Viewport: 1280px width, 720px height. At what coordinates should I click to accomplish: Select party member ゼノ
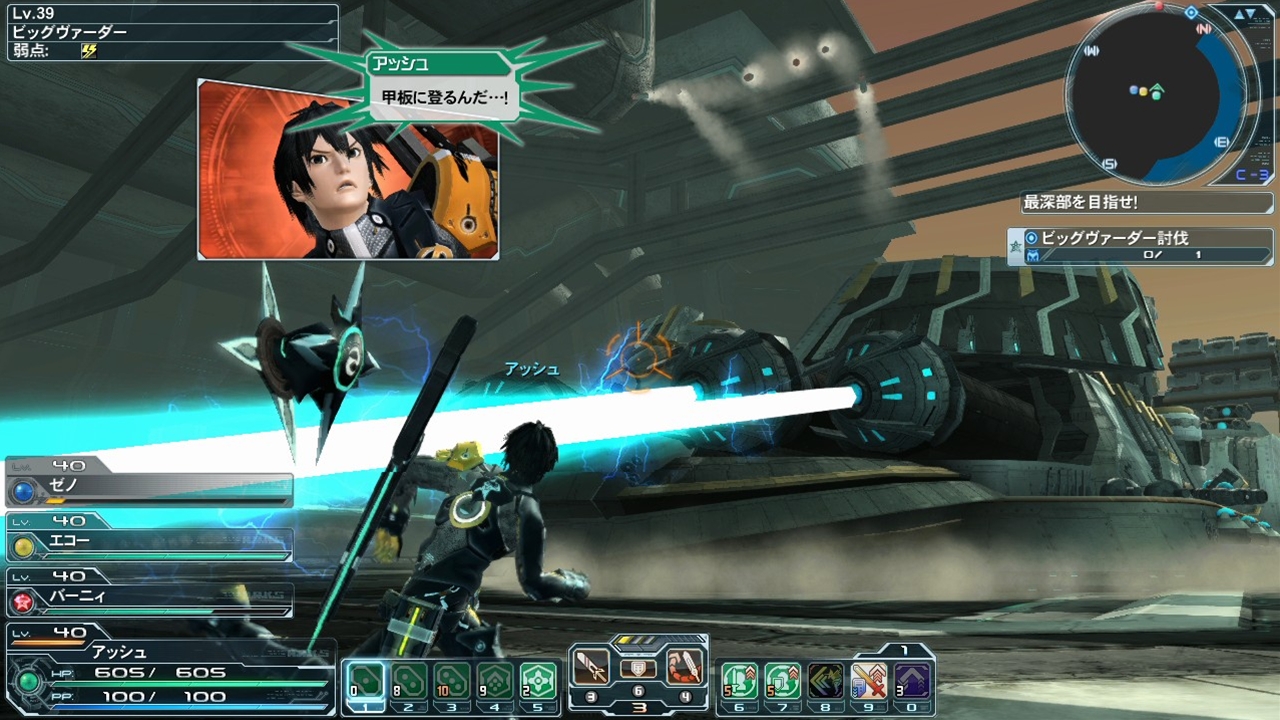click(x=150, y=487)
